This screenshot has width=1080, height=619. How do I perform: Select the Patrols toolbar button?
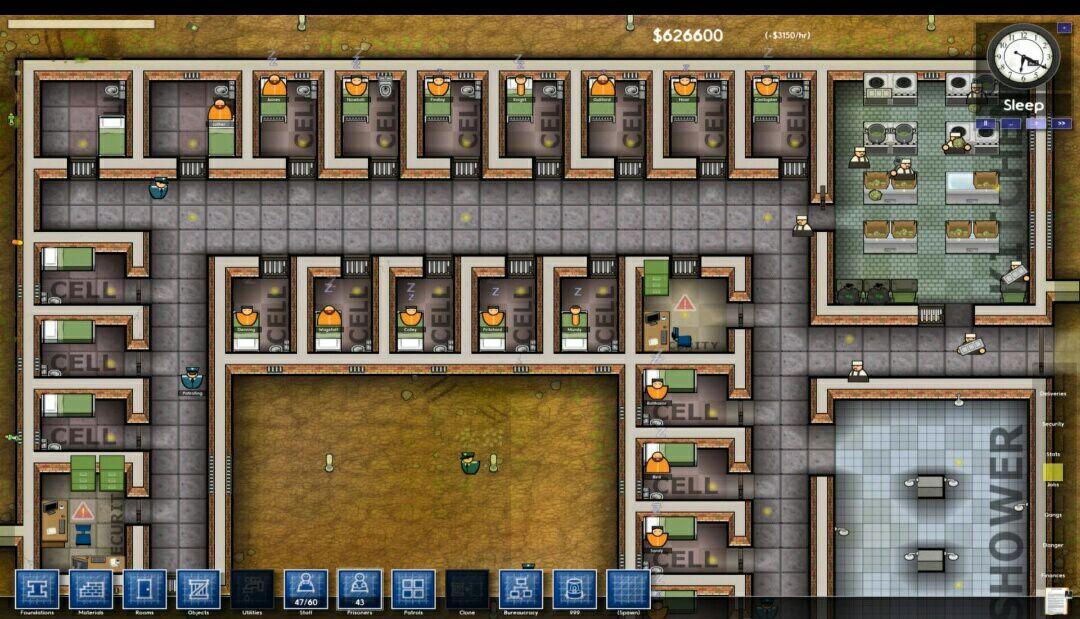tap(413, 590)
